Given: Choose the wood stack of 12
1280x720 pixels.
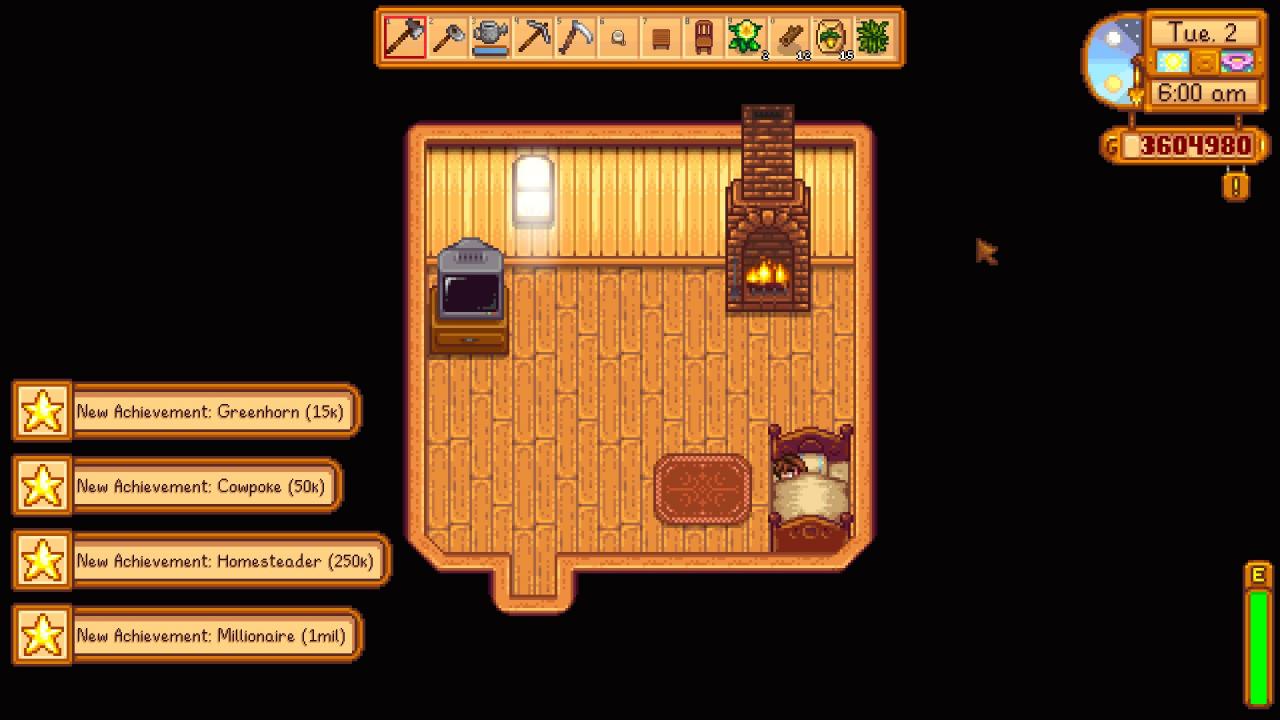Looking at the screenshot, I should click(x=789, y=38).
